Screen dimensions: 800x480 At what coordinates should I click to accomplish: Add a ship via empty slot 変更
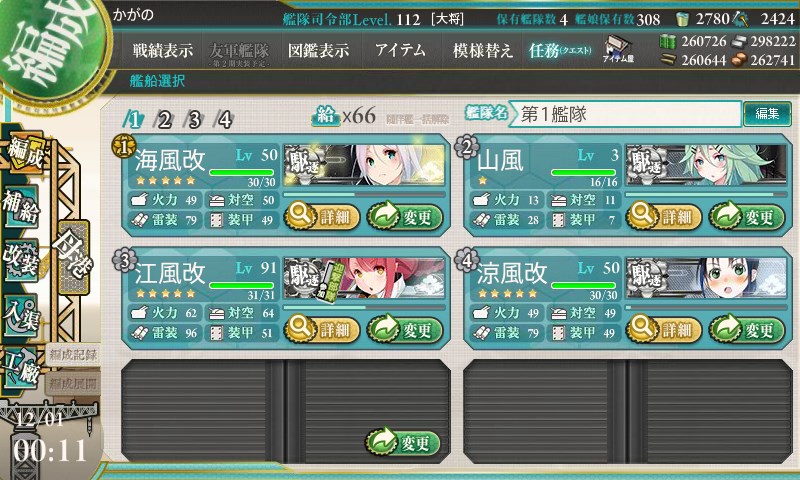(x=404, y=442)
